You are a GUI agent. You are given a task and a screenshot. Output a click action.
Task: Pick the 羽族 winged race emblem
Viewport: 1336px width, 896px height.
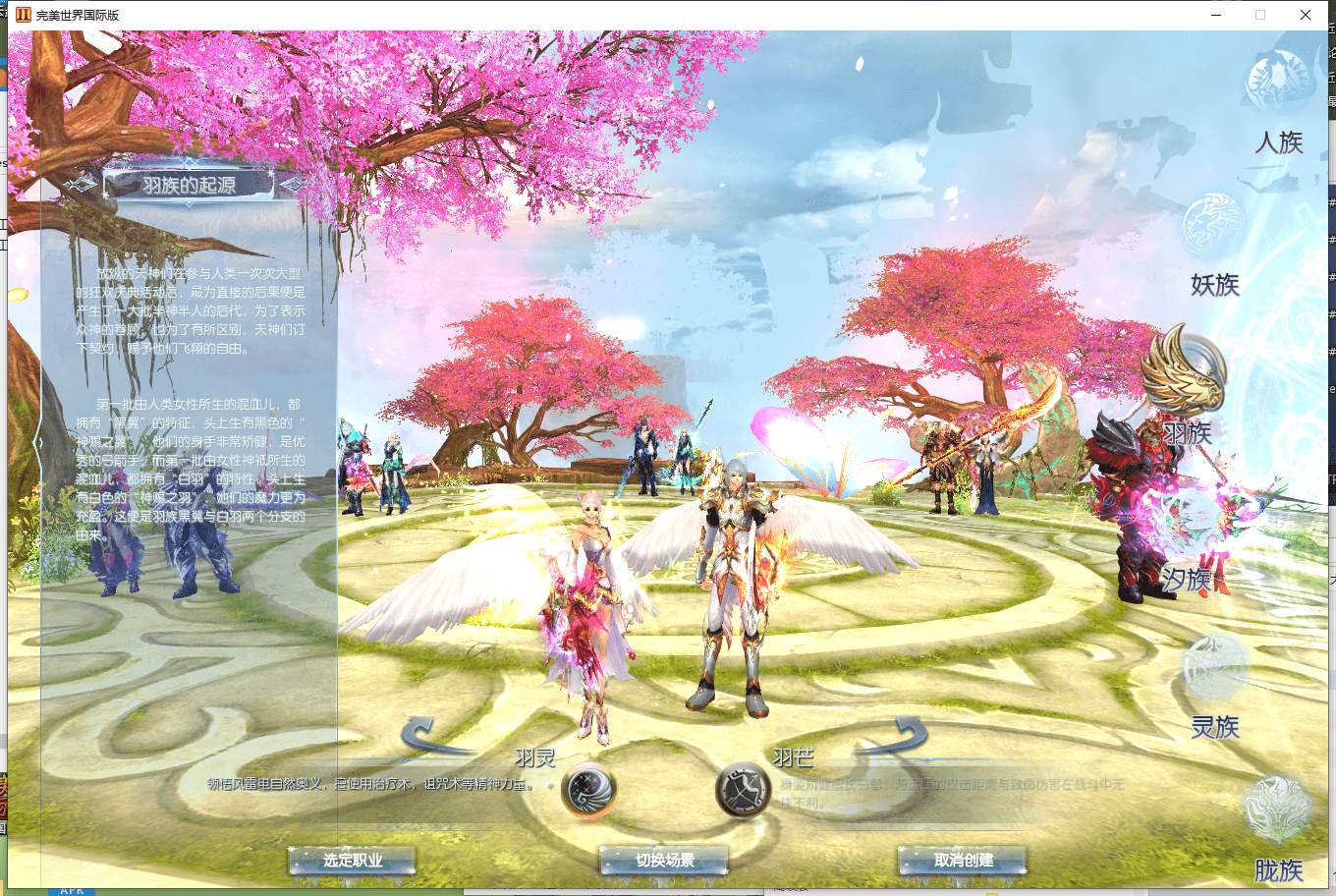point(1184,374)
